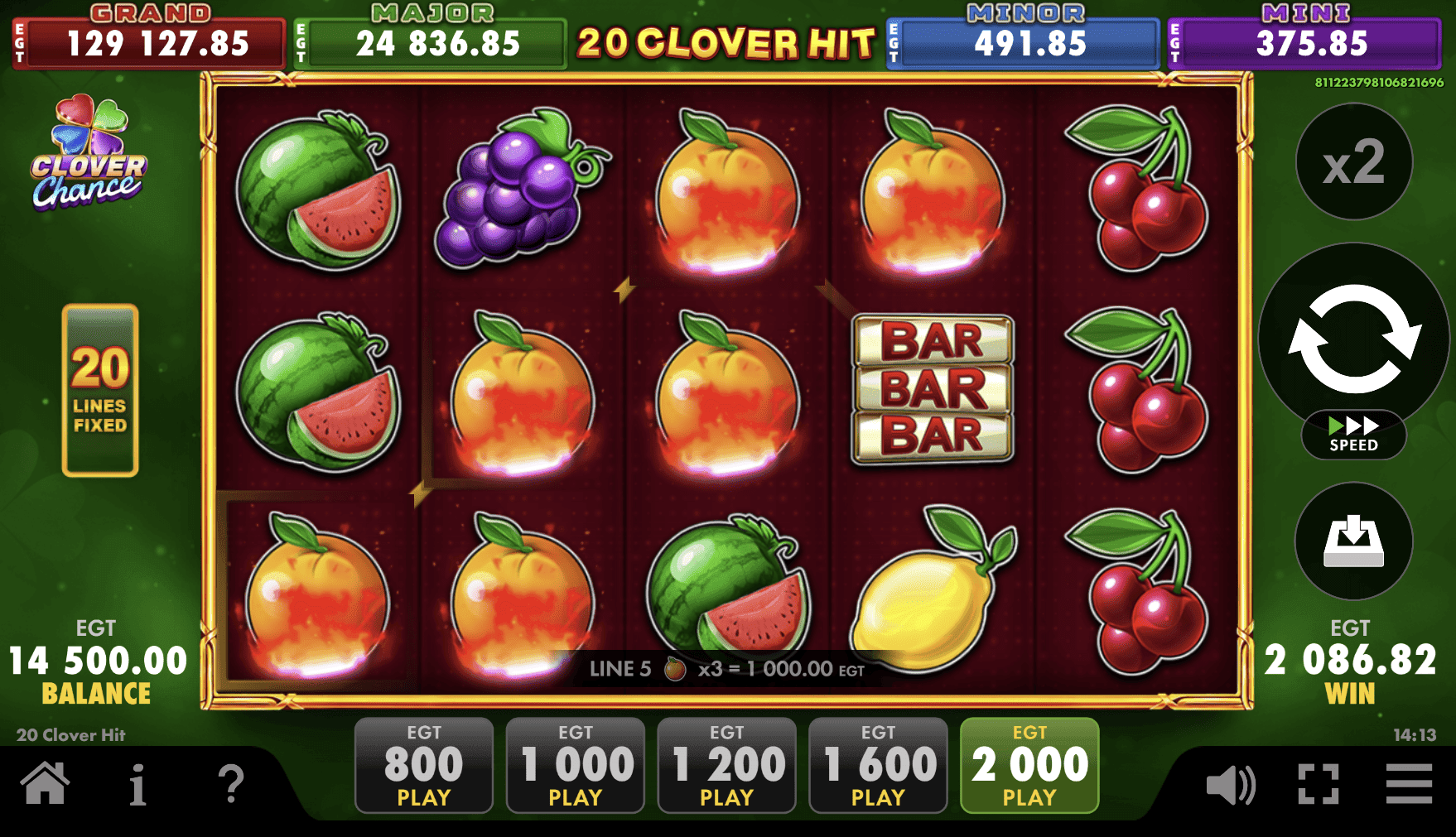The width and height of the screenshot is (1456, 837).
Task: Toggle the Speed setting
Action: [1353, 431]
